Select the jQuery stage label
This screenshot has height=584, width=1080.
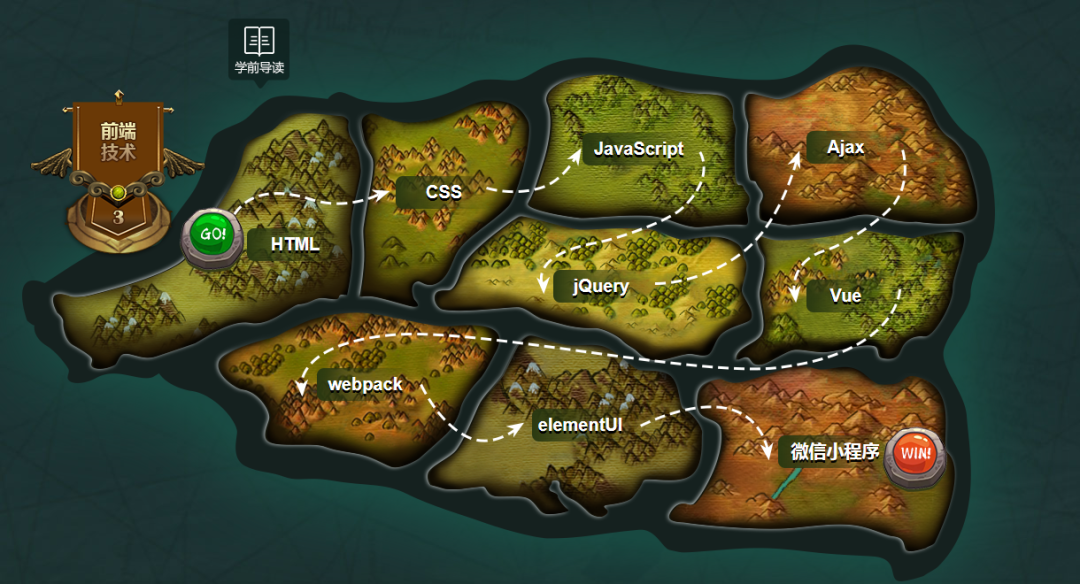tap(600, 287)
